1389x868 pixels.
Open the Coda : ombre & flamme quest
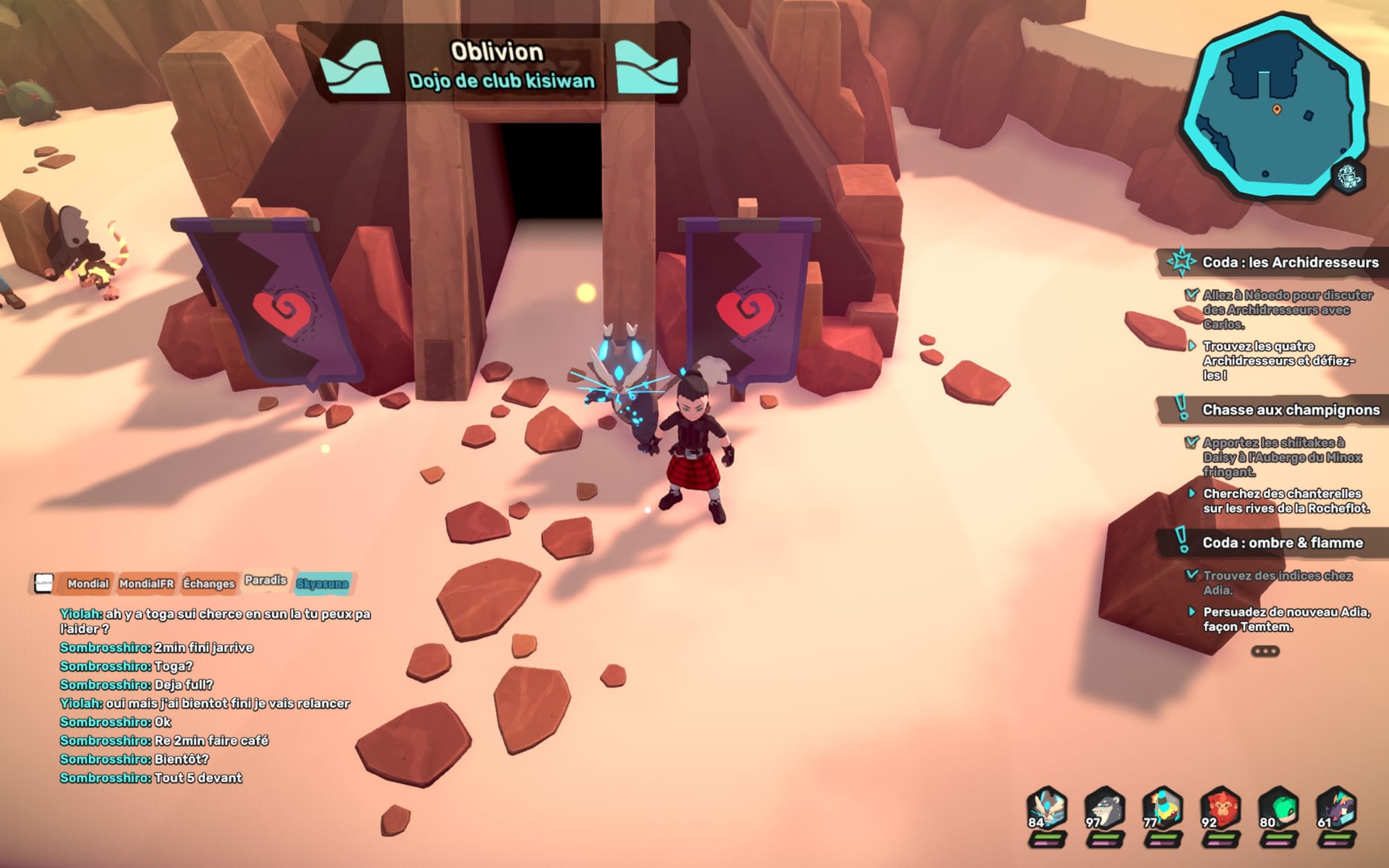(x=1282, y=543)
